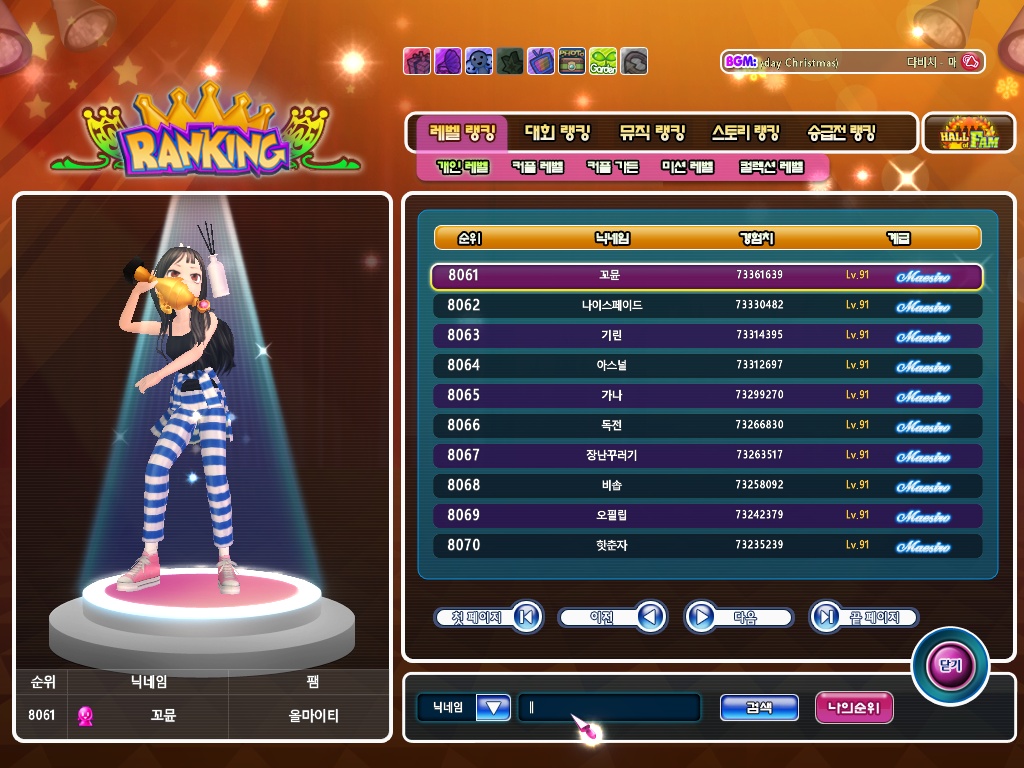Screen dimensions: 1024x768
Task: Close the ranking screen with 닫기
Action: [x=949, y=665]
